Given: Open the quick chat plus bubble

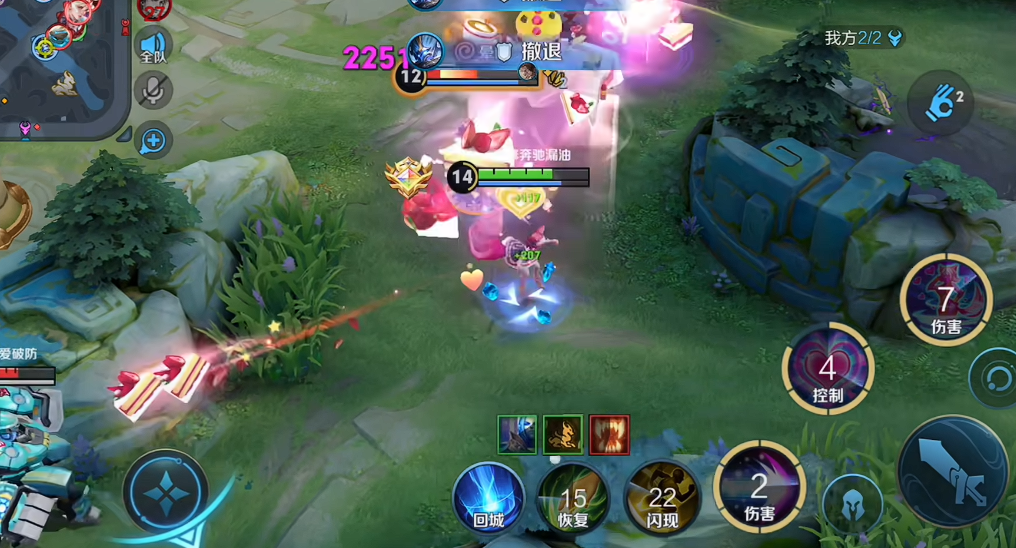Looking at the screenshot, I should pyautogui.click(x=153, y=141).
